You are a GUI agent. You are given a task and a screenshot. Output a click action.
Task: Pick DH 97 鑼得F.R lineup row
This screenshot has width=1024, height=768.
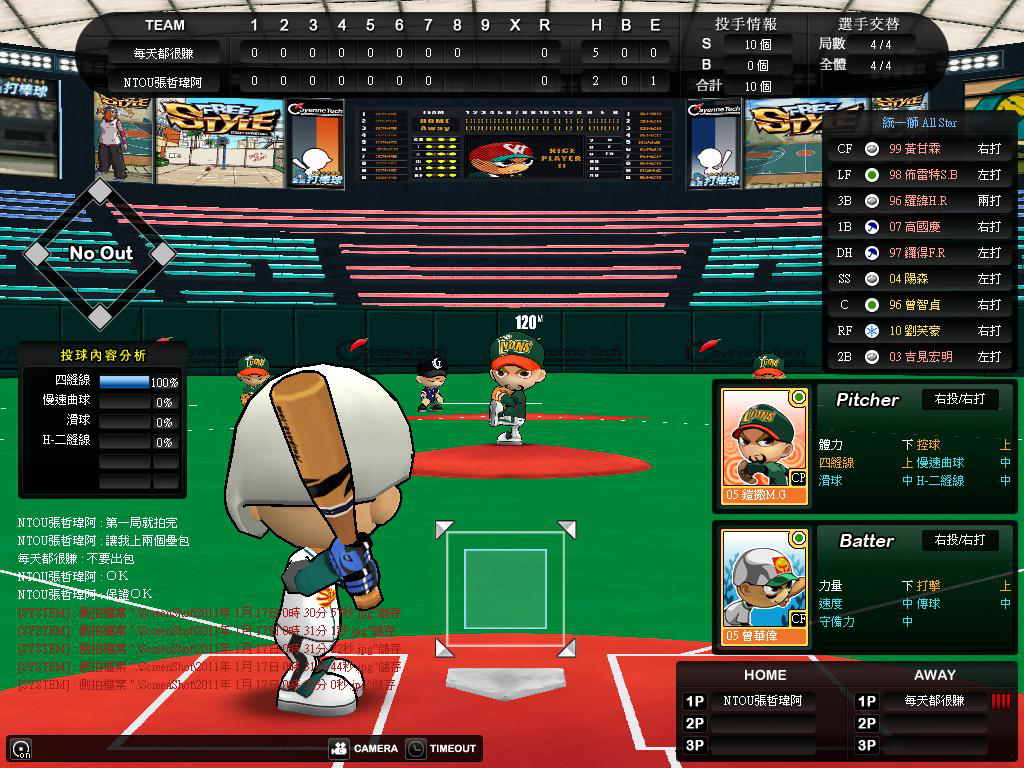919,252
